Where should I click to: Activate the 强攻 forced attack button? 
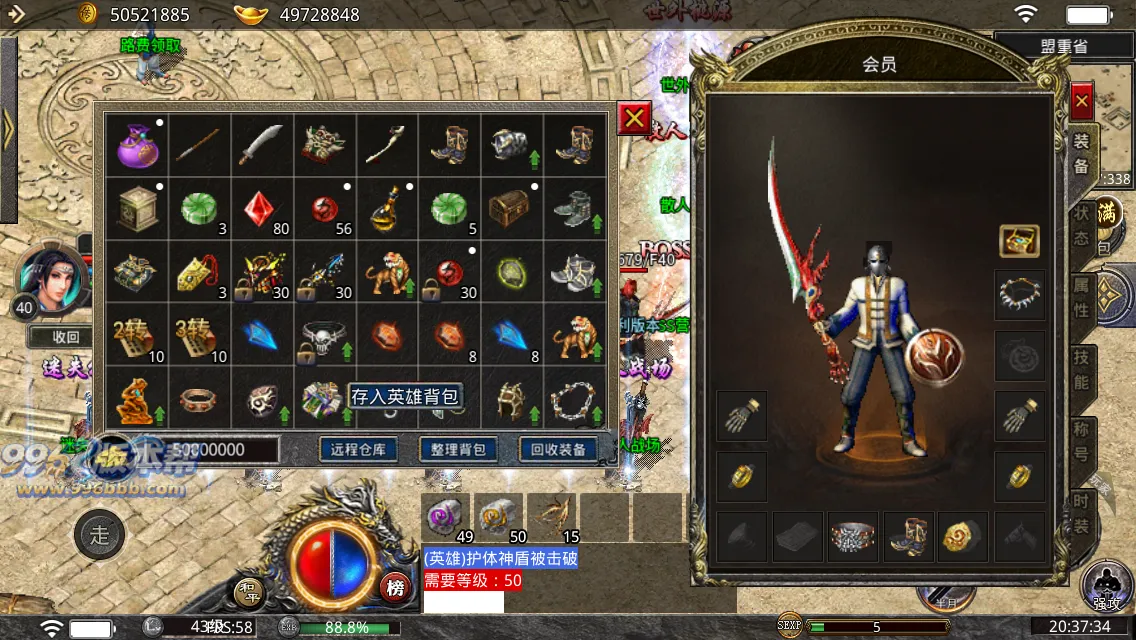(x=1106, y=586)
